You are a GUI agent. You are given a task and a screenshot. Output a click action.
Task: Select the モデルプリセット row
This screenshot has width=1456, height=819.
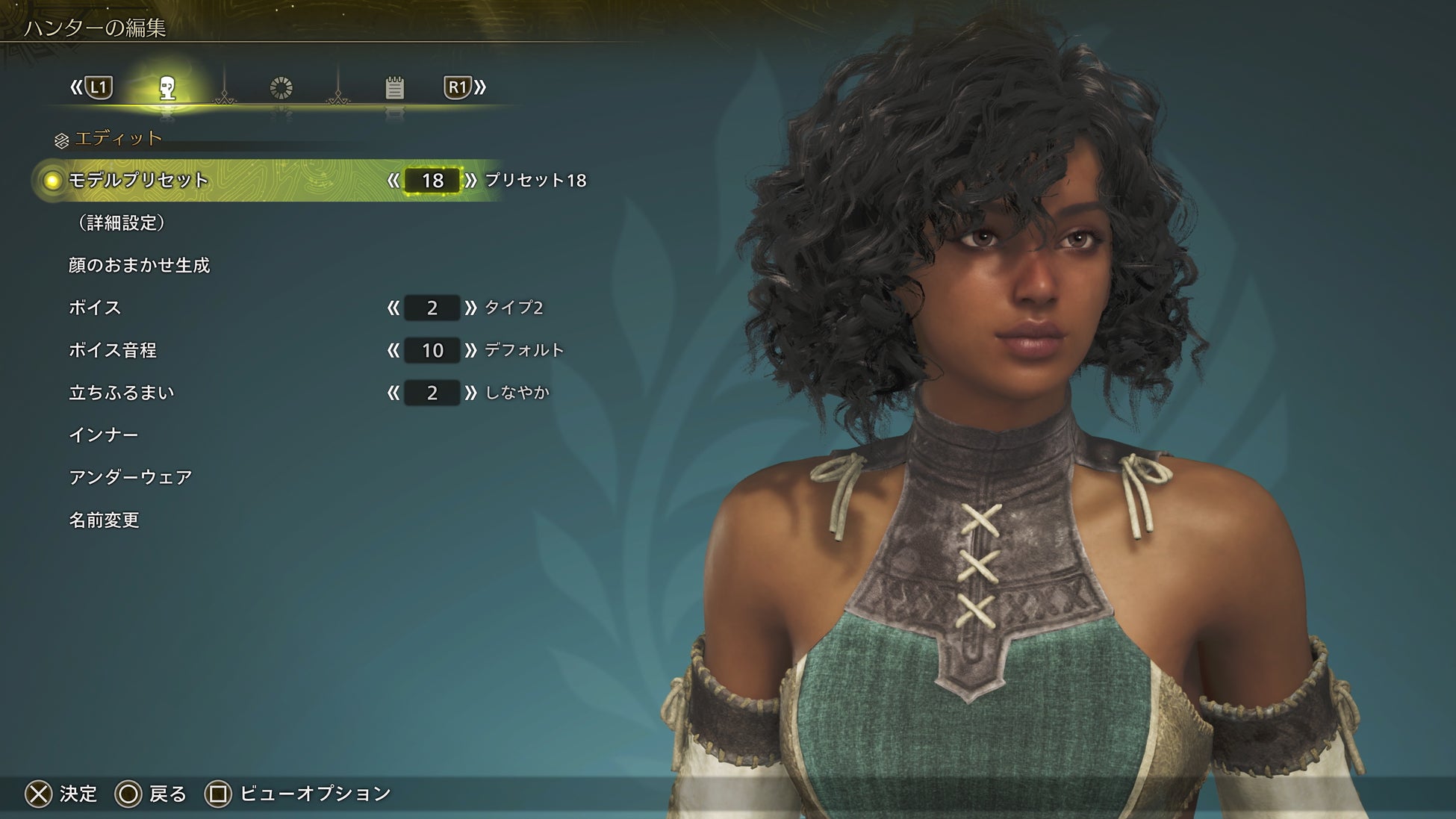point(138,181)
